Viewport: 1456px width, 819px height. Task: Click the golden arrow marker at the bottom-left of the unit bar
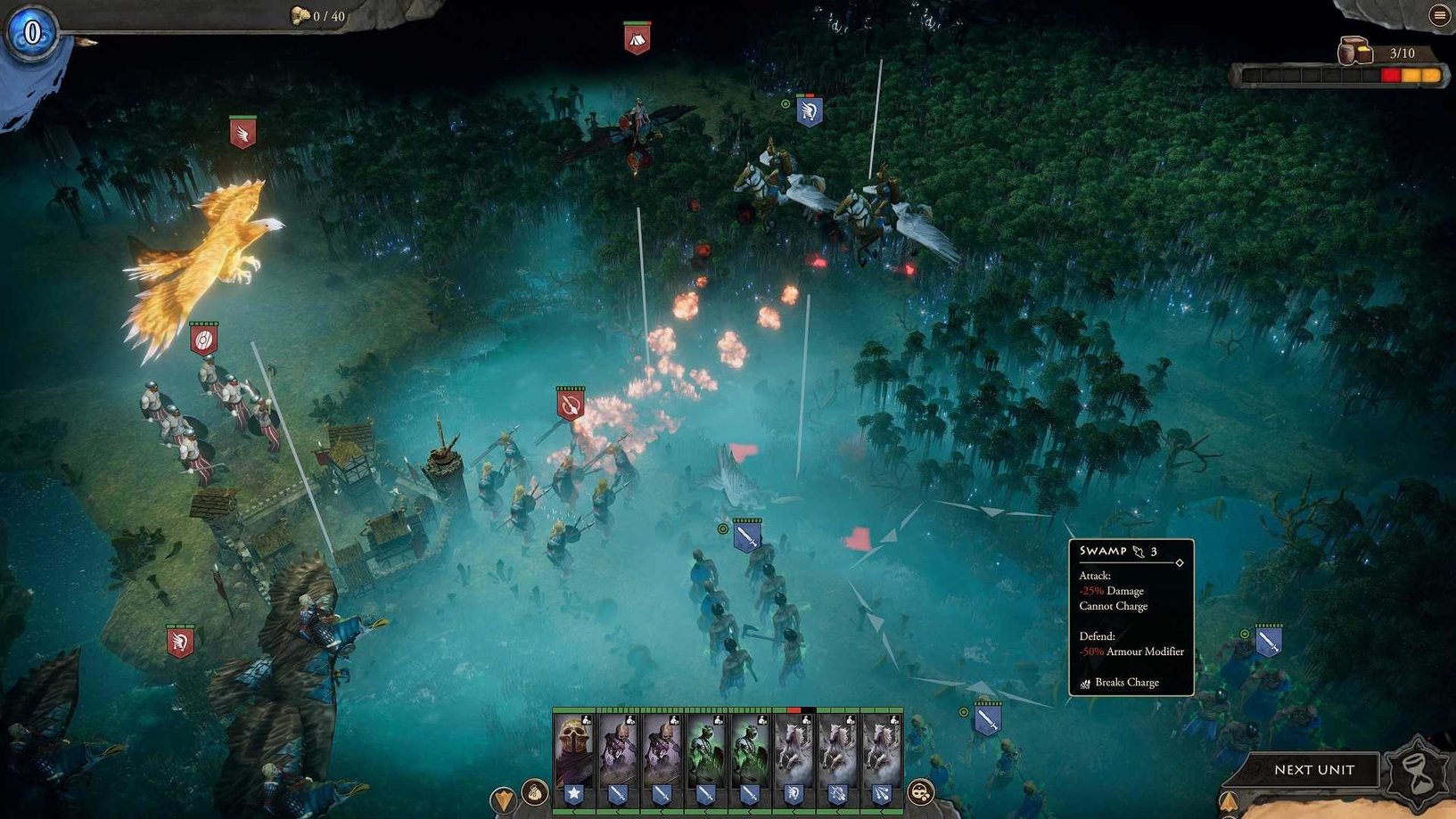click(x=504, y=799)
